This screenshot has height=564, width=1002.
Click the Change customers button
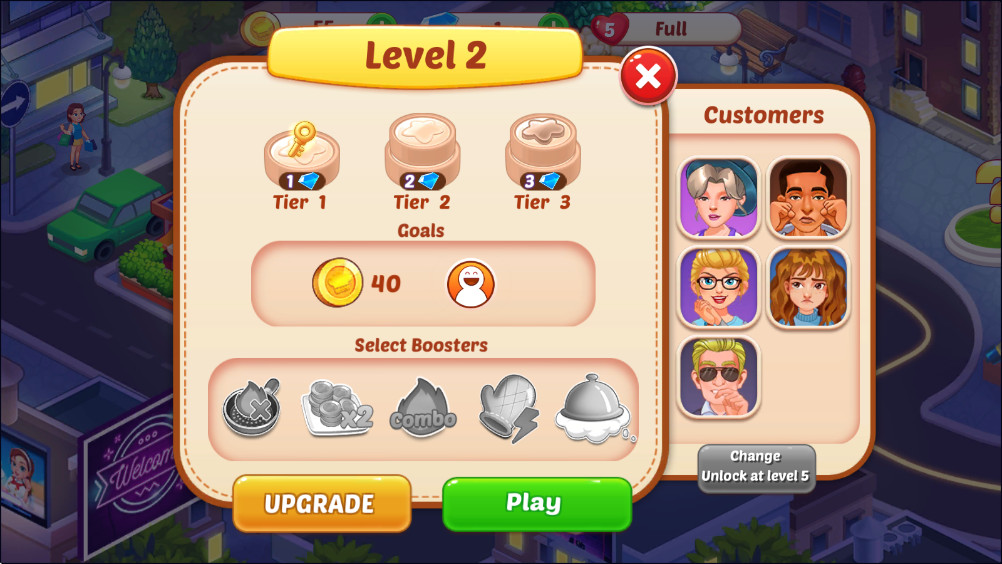tap(756, 466)
